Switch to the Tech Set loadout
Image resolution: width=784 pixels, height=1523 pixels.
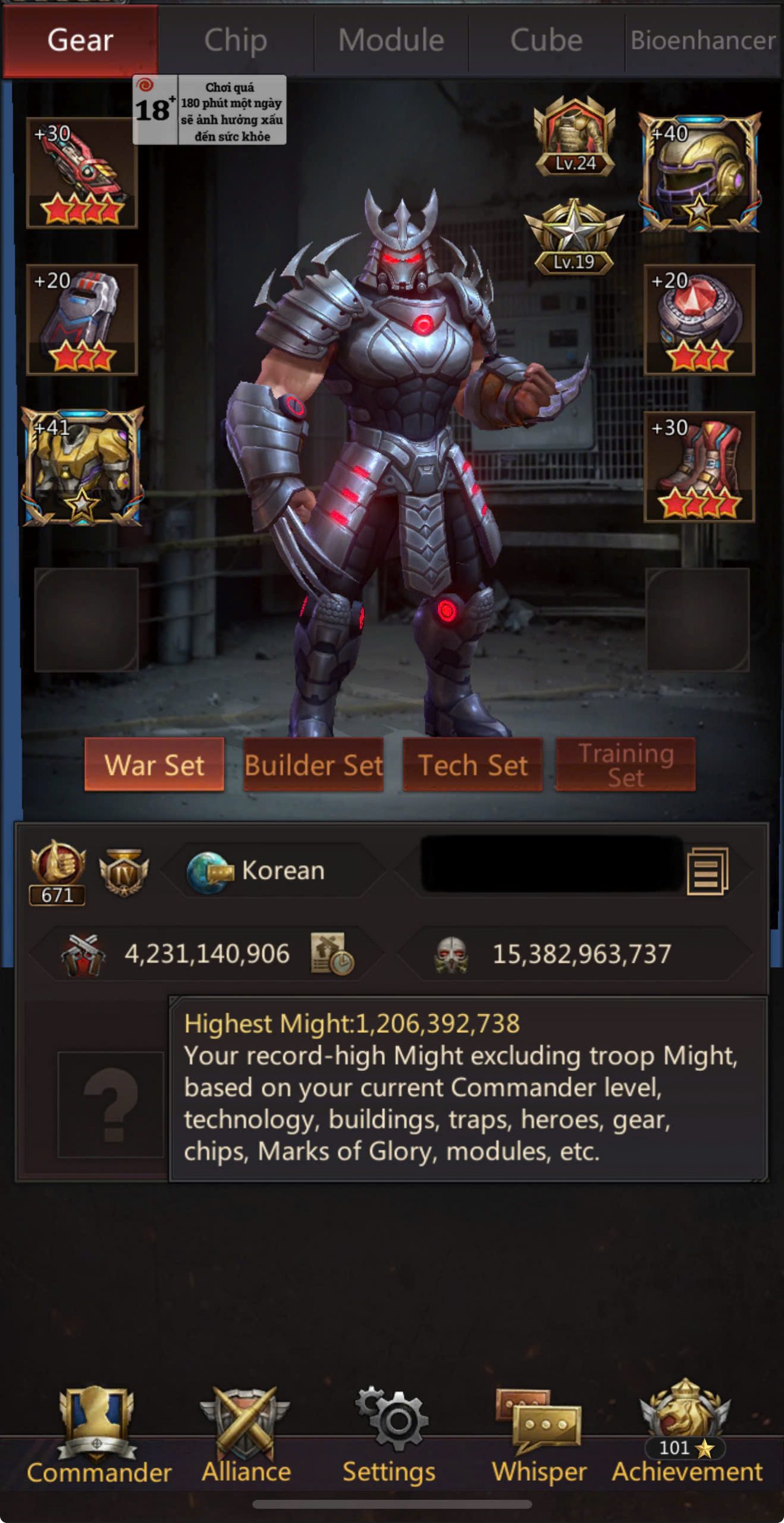click(x=472, y=764)
